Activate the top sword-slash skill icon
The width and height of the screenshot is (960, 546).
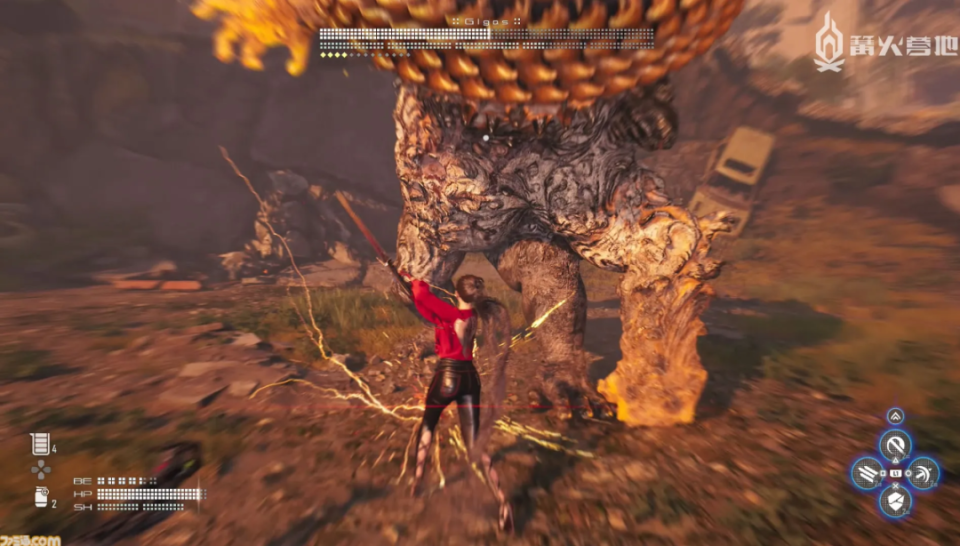pos(894,445)
